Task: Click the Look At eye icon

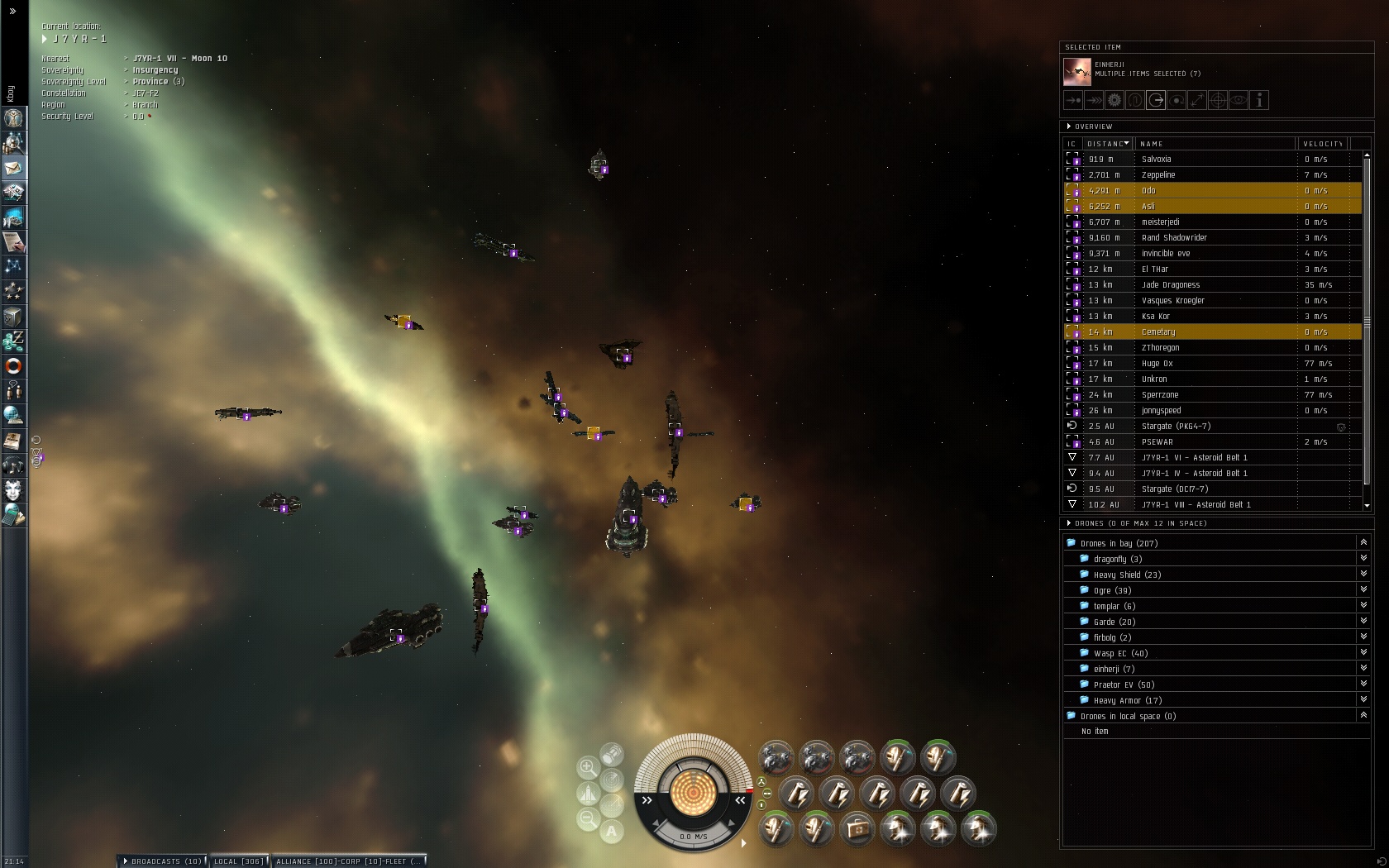Action: [x=1239, y=101]
